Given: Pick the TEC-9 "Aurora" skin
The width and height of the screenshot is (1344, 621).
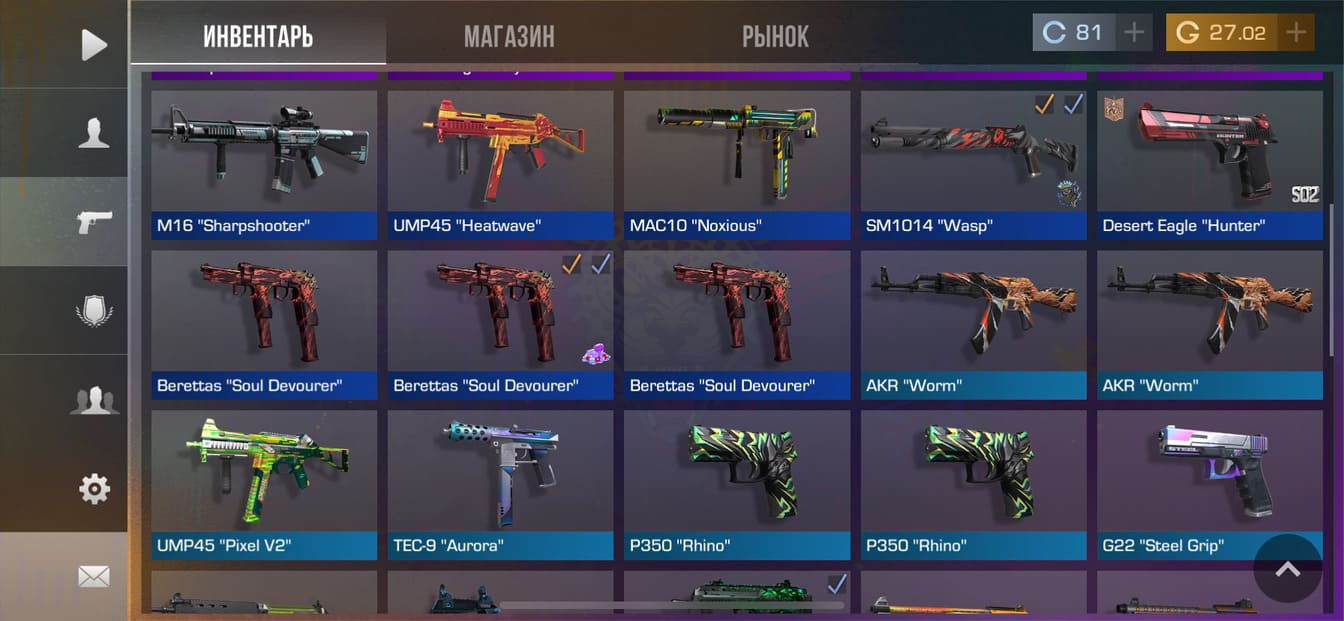Looking at the screenshot, I should 500,485.
